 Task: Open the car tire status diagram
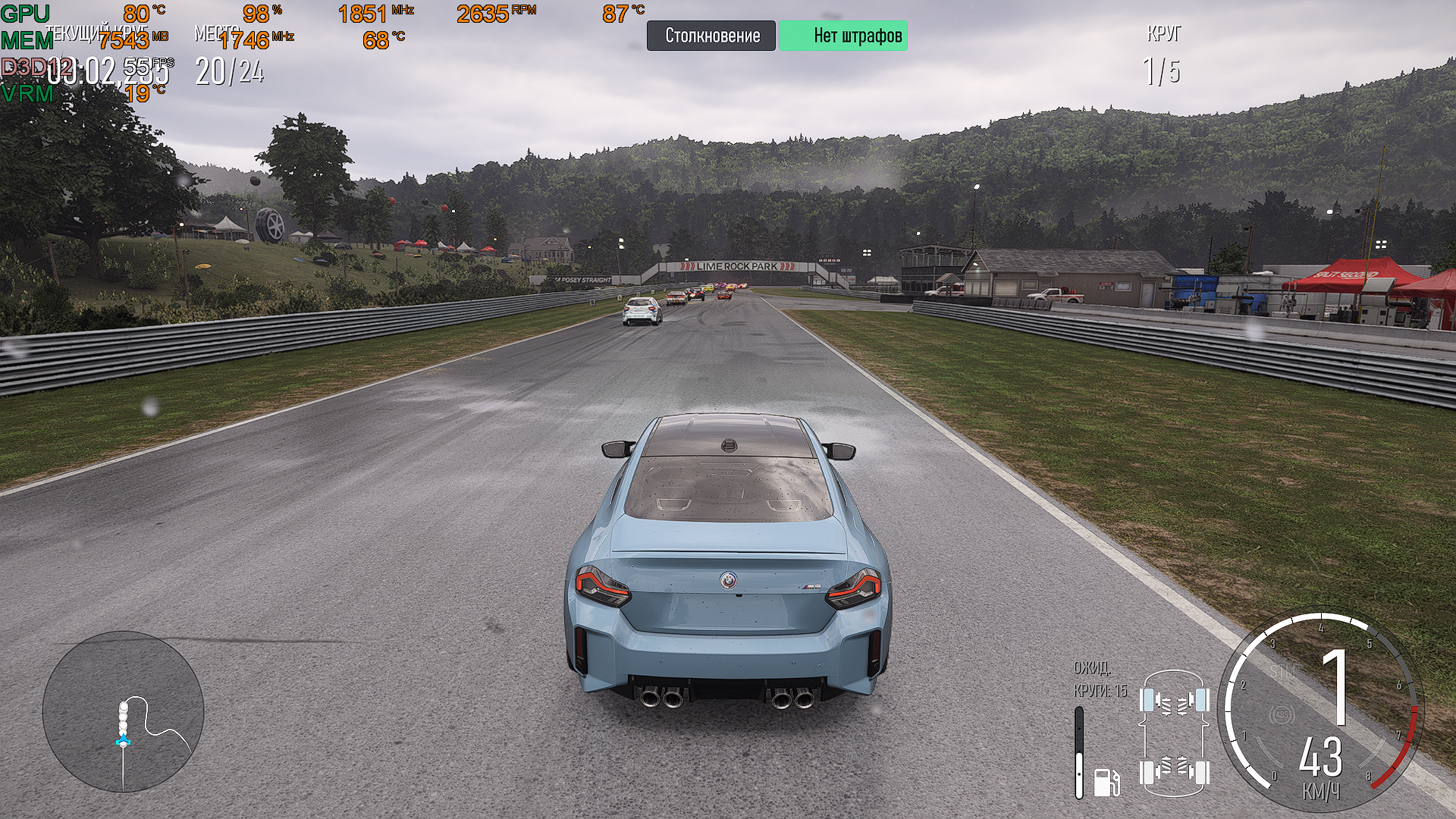point(1174,734)
